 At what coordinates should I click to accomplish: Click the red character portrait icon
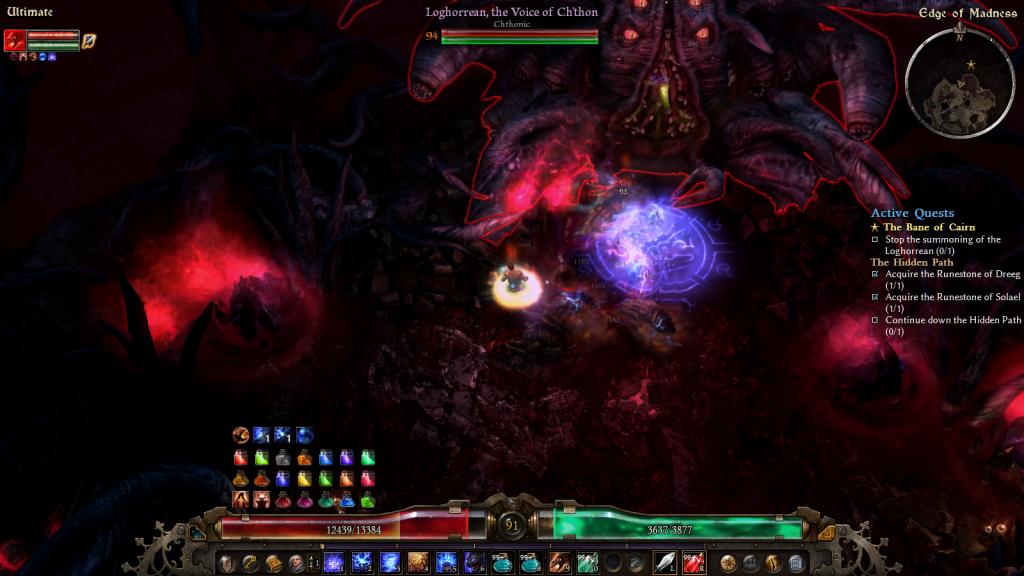(15, 40)
